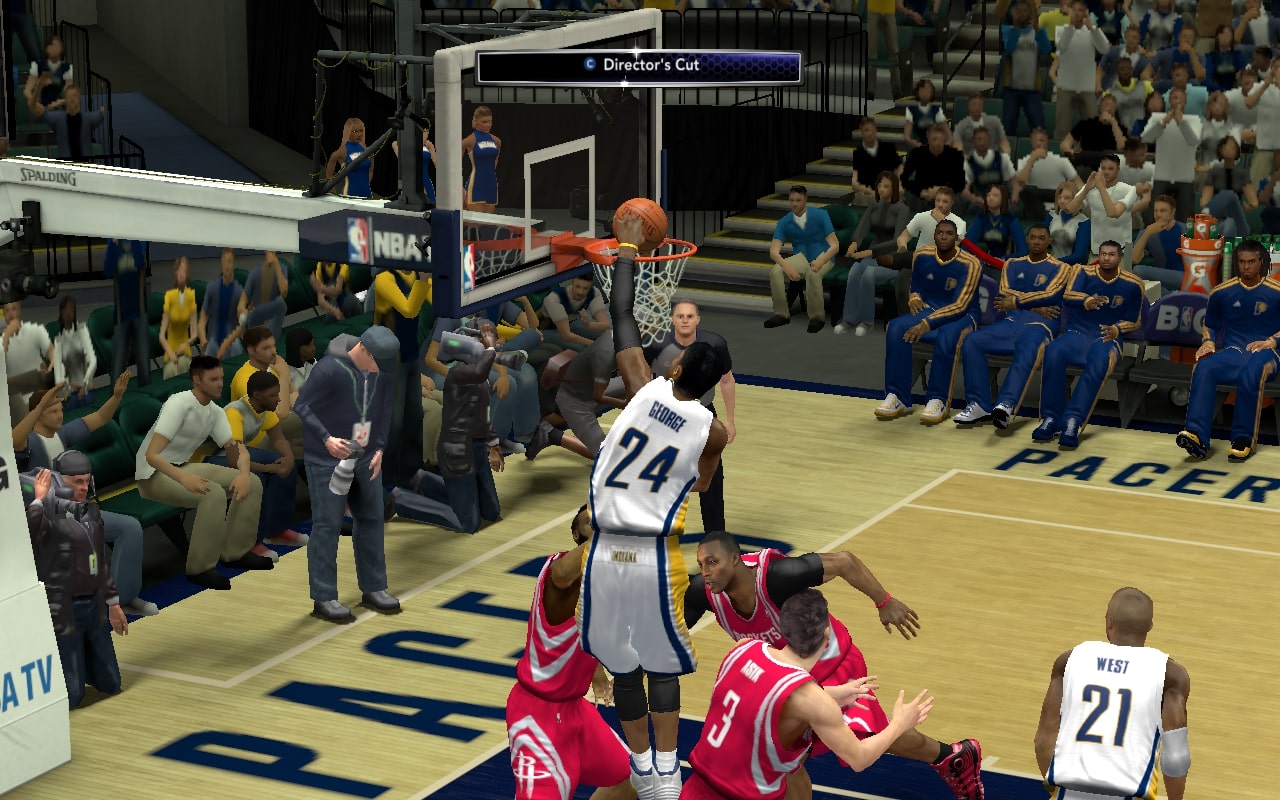
Task: Click the Spalding logo on the backboard arm
Action: coord(46,177)
